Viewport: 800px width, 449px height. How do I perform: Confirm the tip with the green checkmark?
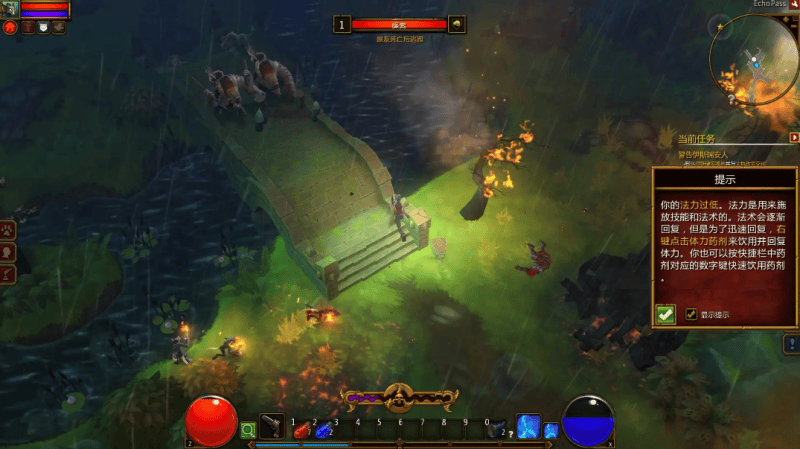pos(665,314)
